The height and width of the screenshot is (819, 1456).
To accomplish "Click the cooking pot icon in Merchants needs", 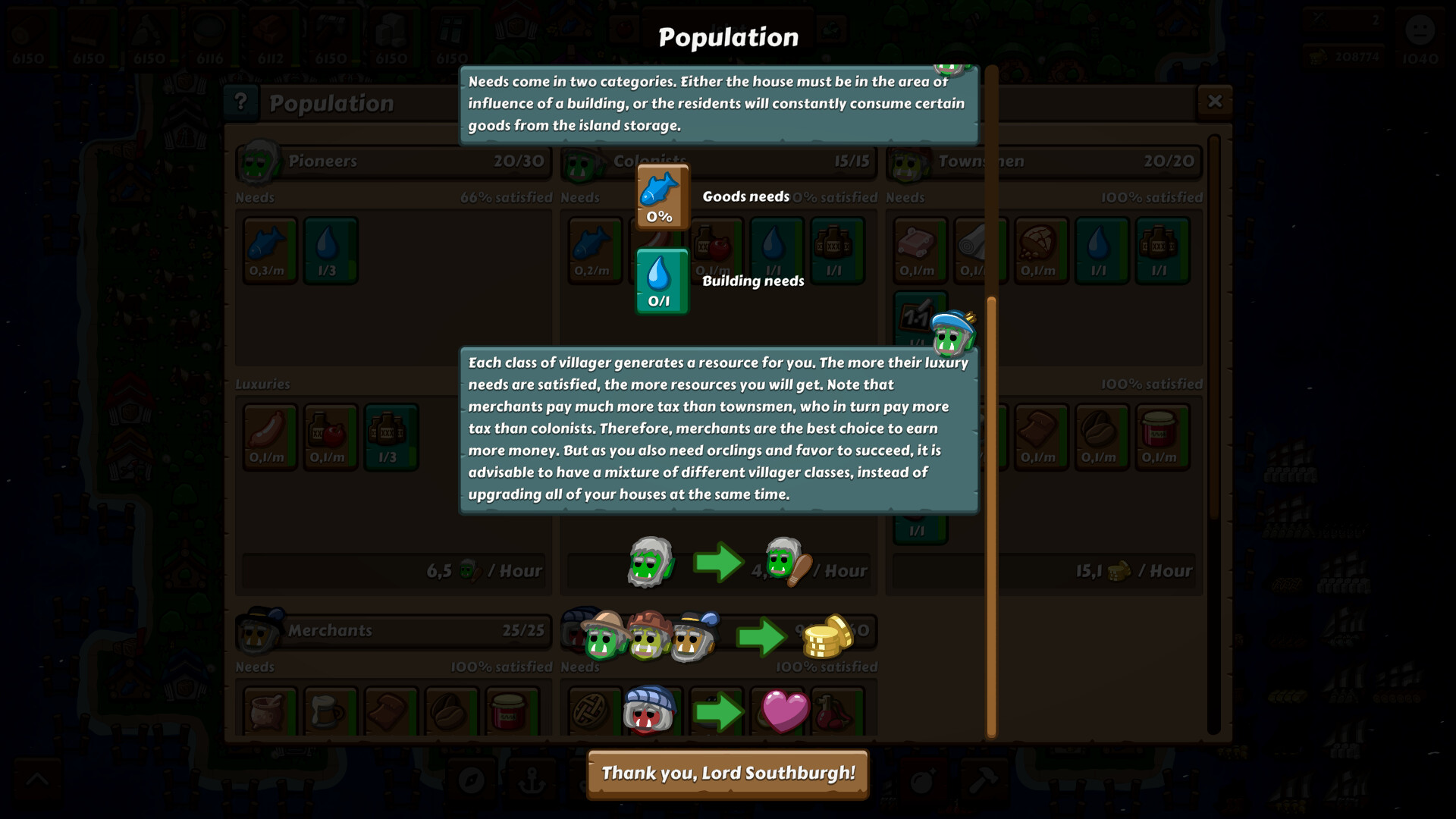I will [x=268, y=713].
